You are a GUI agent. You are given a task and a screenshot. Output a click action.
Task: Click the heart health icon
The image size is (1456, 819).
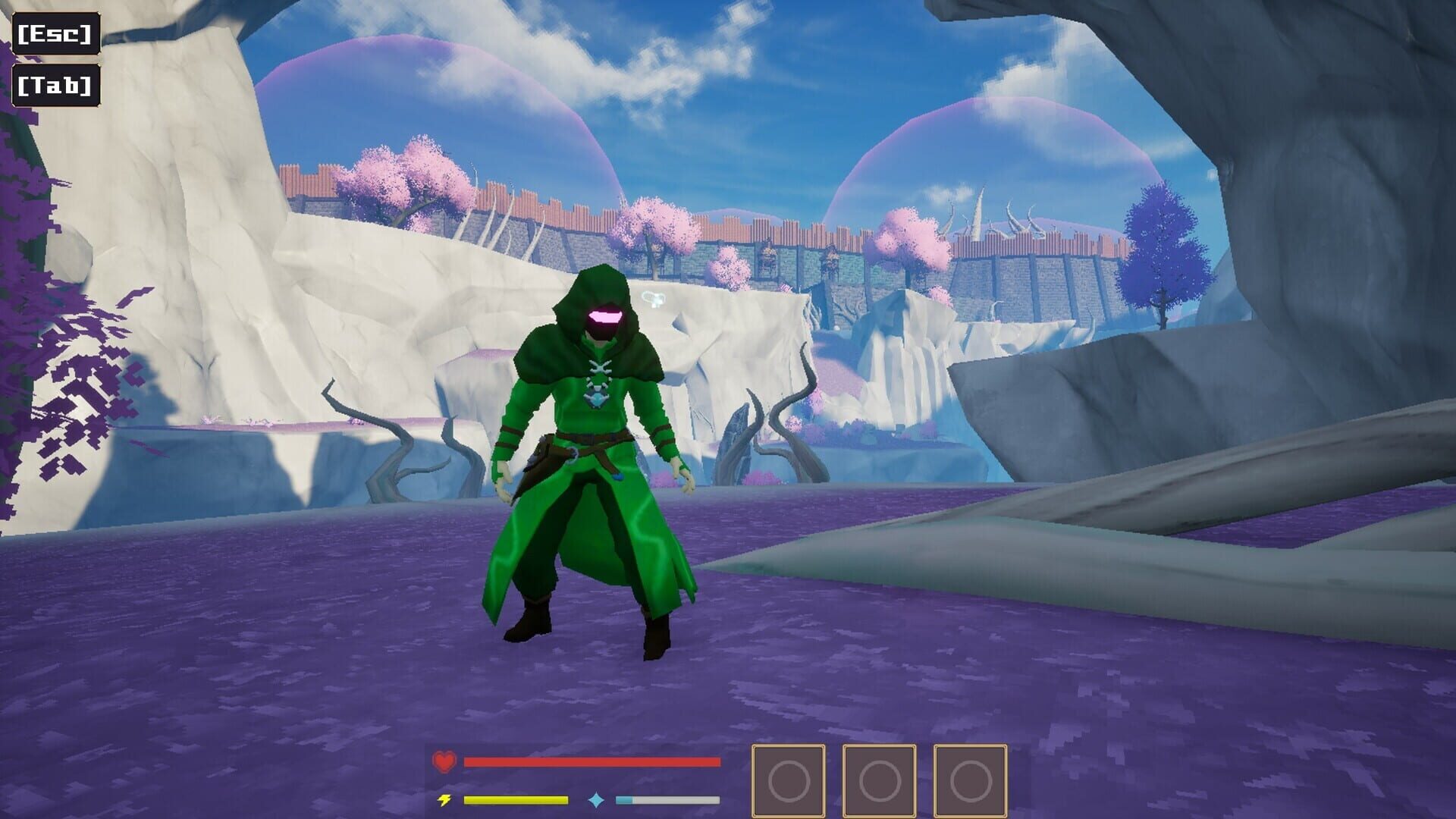tap(444, 761)
